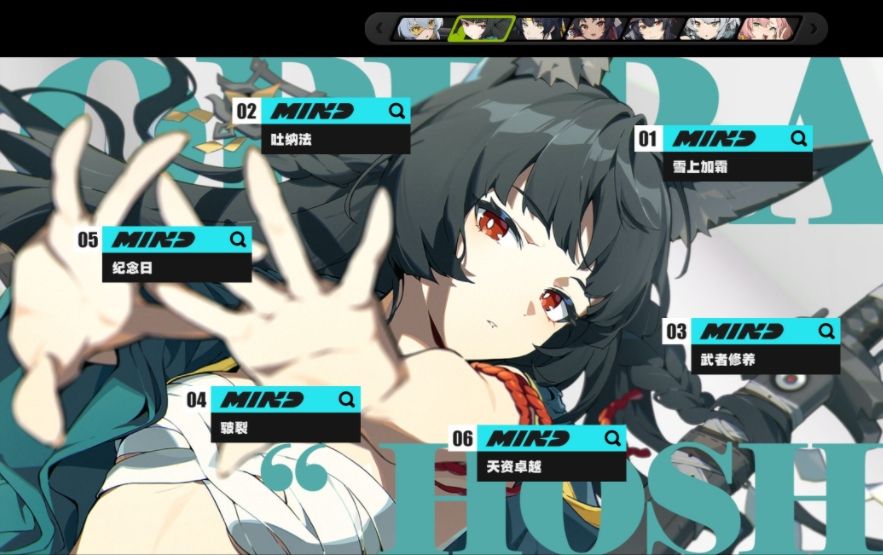The height and width of the screenshot is (555, 883).
Task: Switch to the pink-haired character portrait
Action: coord(767,27)
